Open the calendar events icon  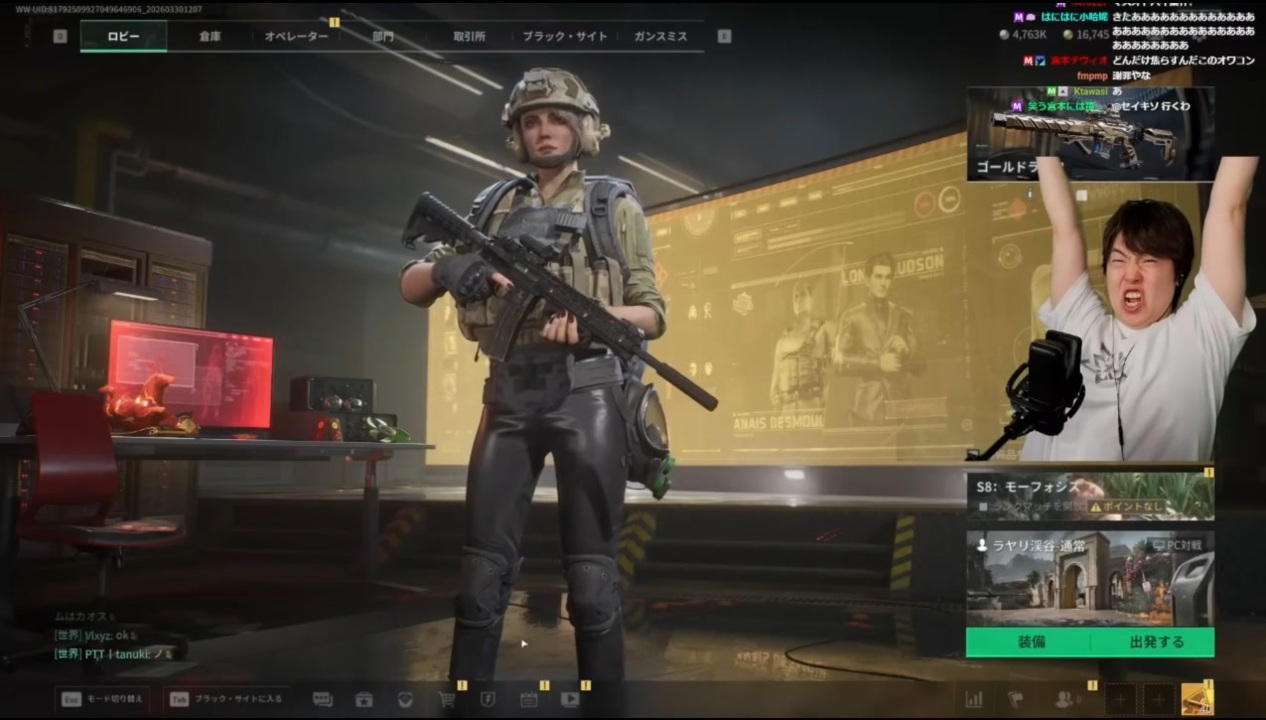529,699
